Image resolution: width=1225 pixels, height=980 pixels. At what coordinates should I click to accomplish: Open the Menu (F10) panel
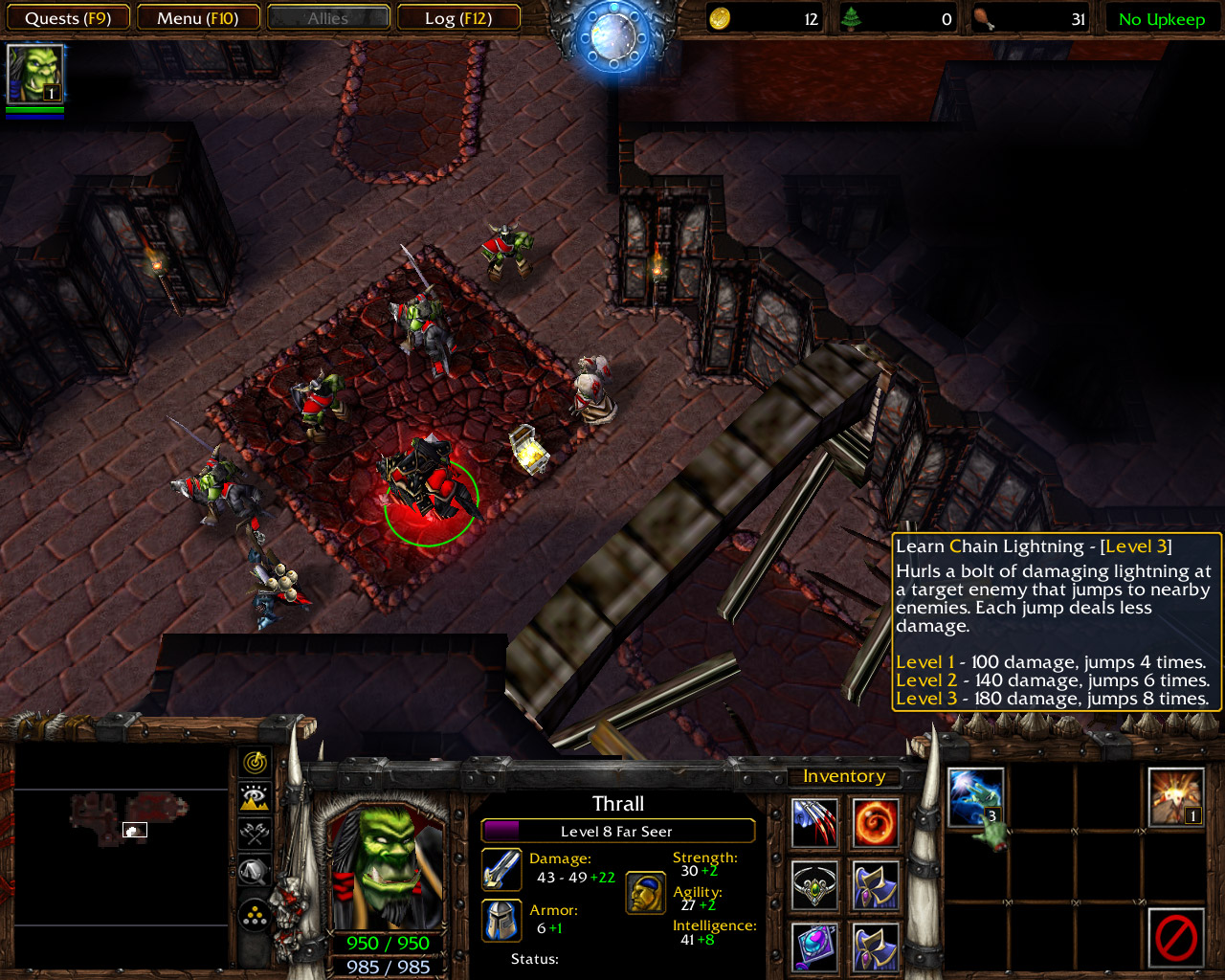point(198,16)
